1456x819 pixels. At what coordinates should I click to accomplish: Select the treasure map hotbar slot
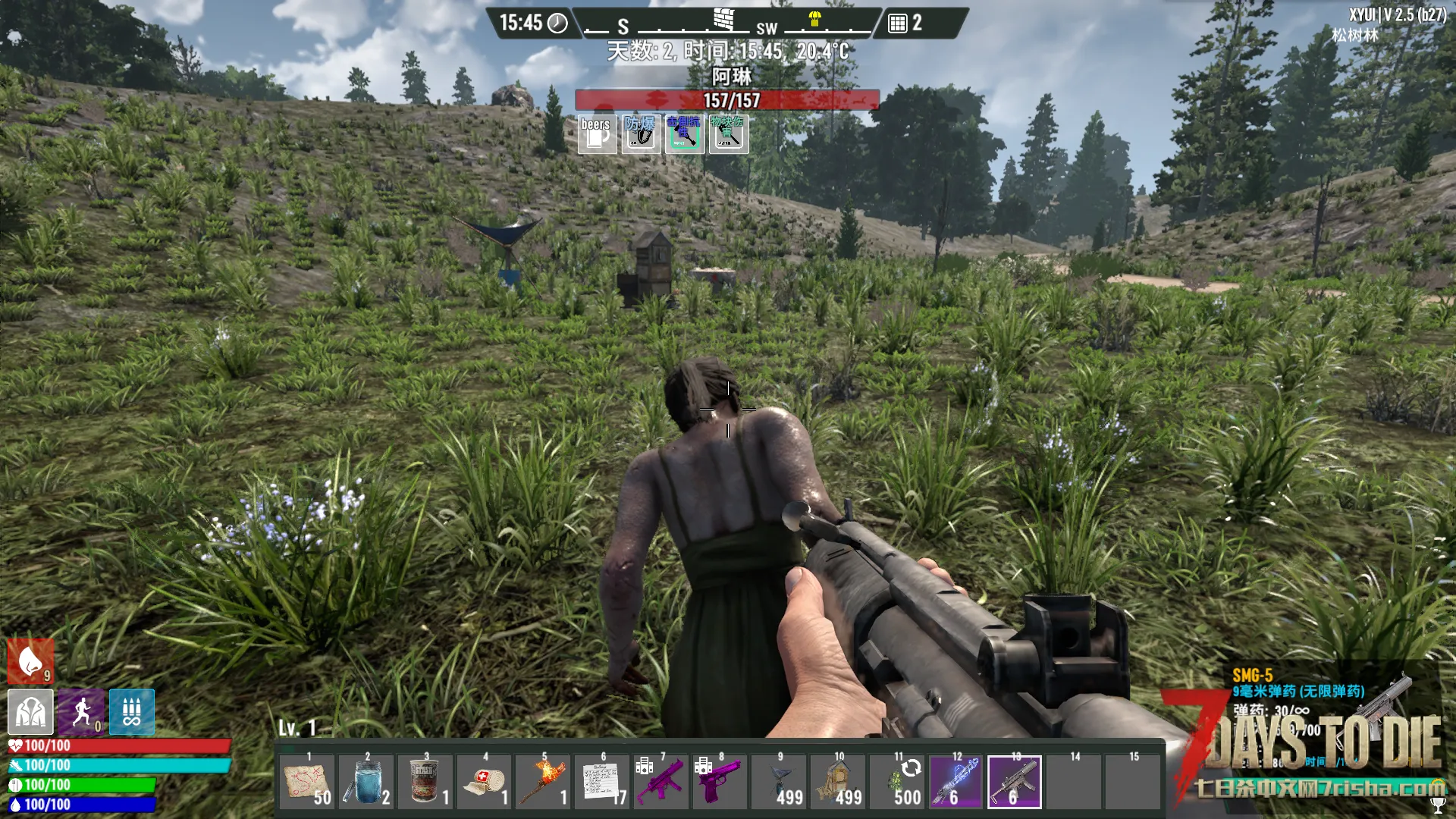pyautogui.click(x=307, y=782)
